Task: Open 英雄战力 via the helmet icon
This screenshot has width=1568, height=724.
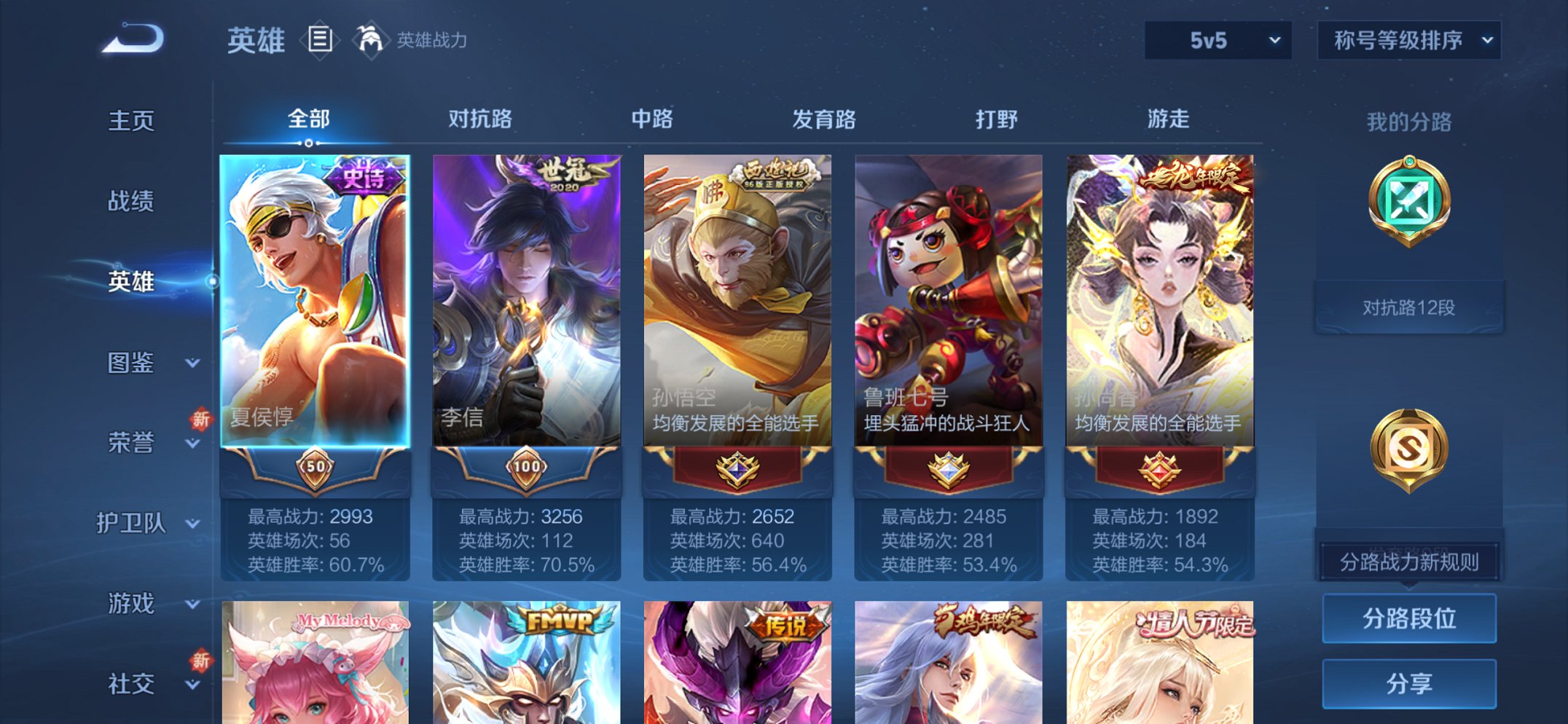Action: point(372,41)
